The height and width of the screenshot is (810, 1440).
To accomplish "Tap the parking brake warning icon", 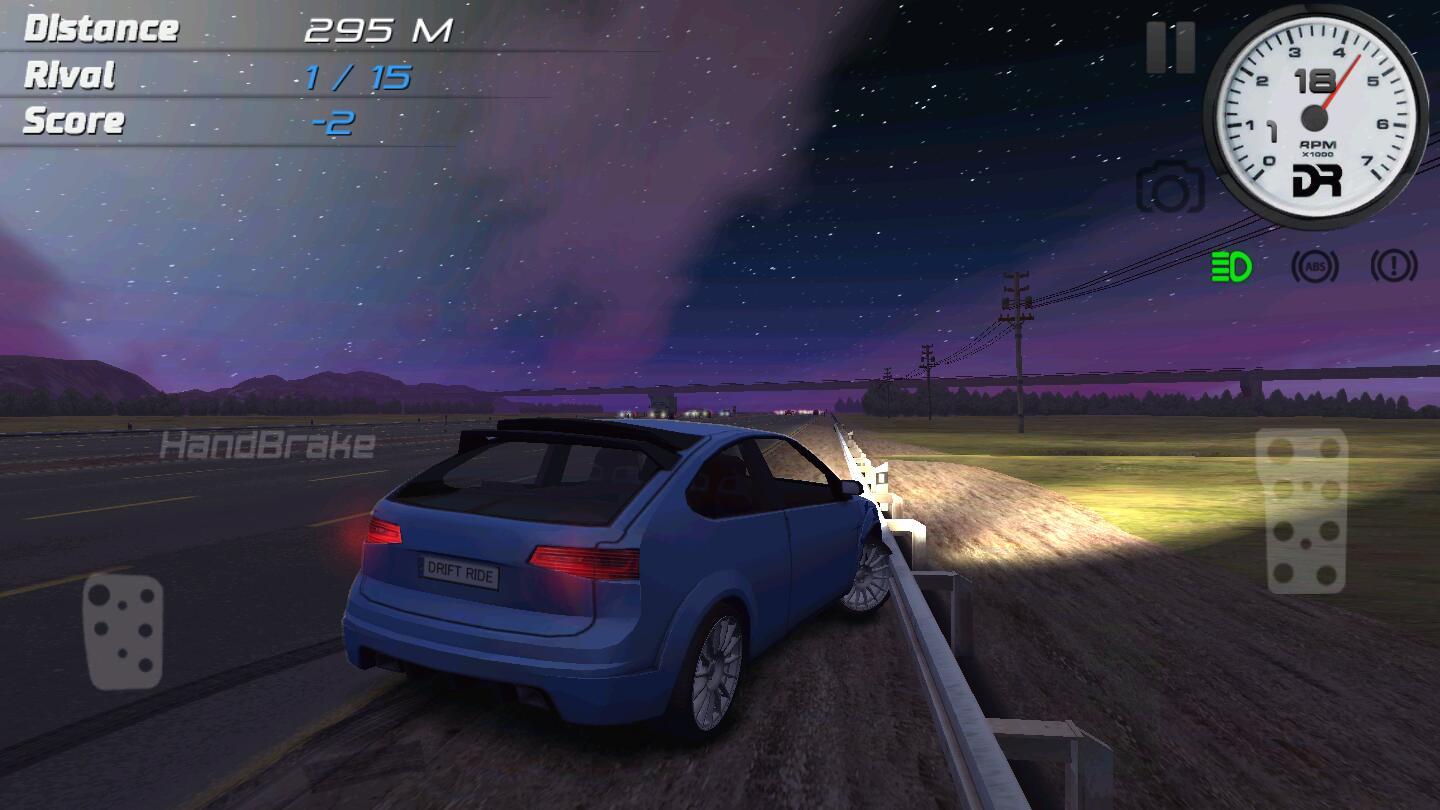I will coord(1394,266).
